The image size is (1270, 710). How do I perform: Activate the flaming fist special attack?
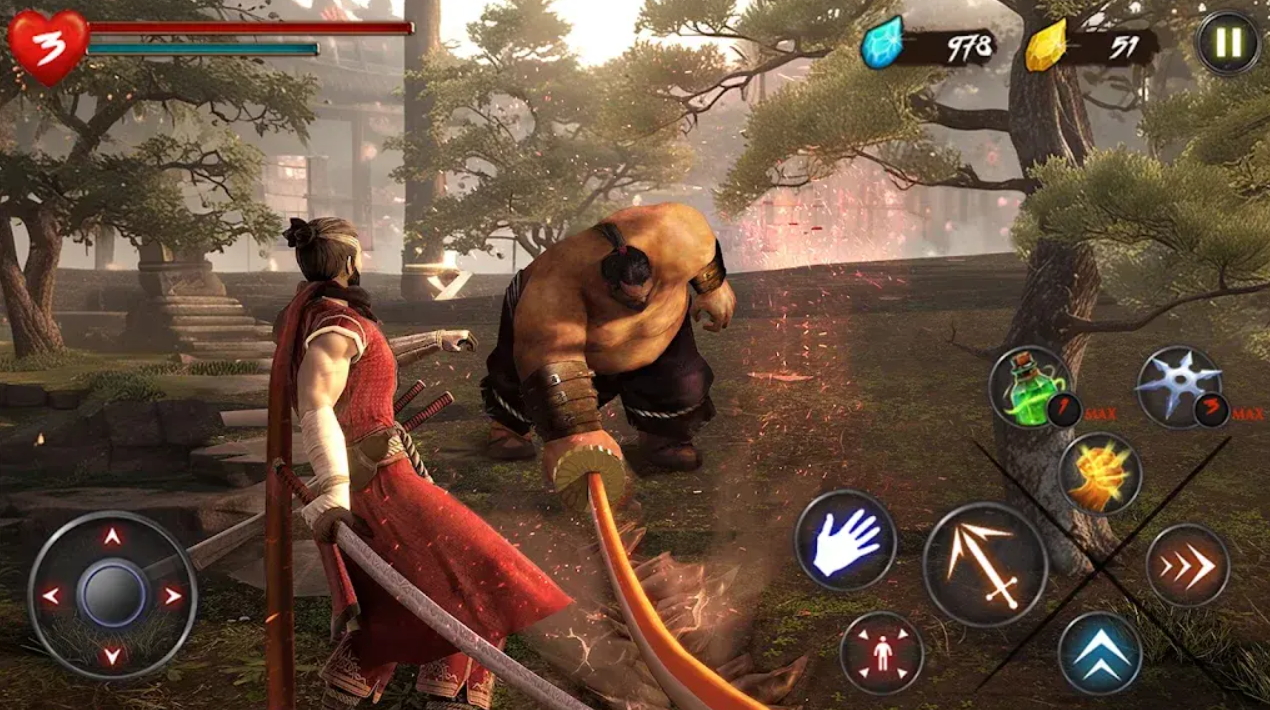click(x=1099, y=473)
